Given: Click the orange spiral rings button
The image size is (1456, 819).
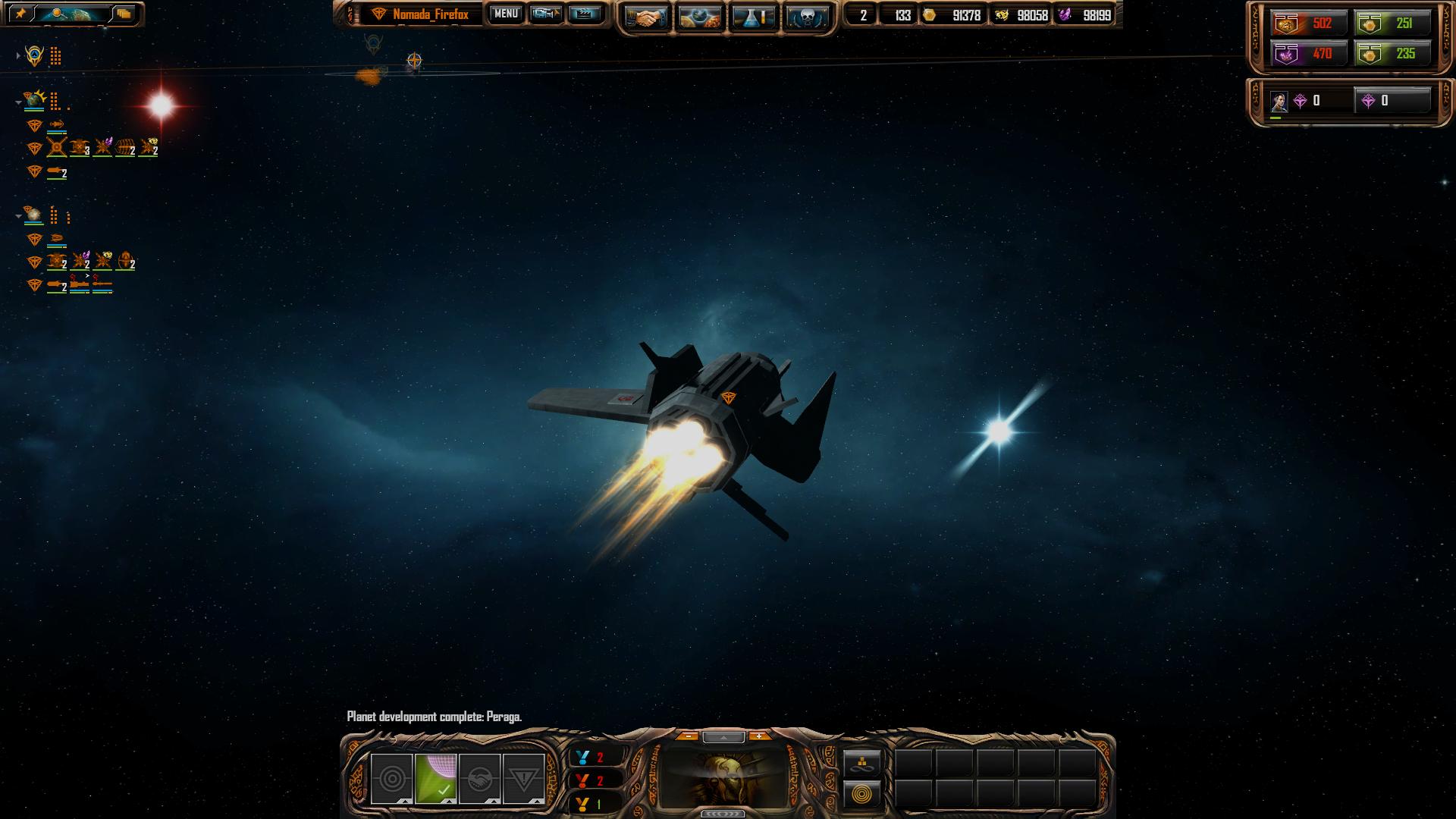Looking at the screenshot, I should tap(862, 794).
